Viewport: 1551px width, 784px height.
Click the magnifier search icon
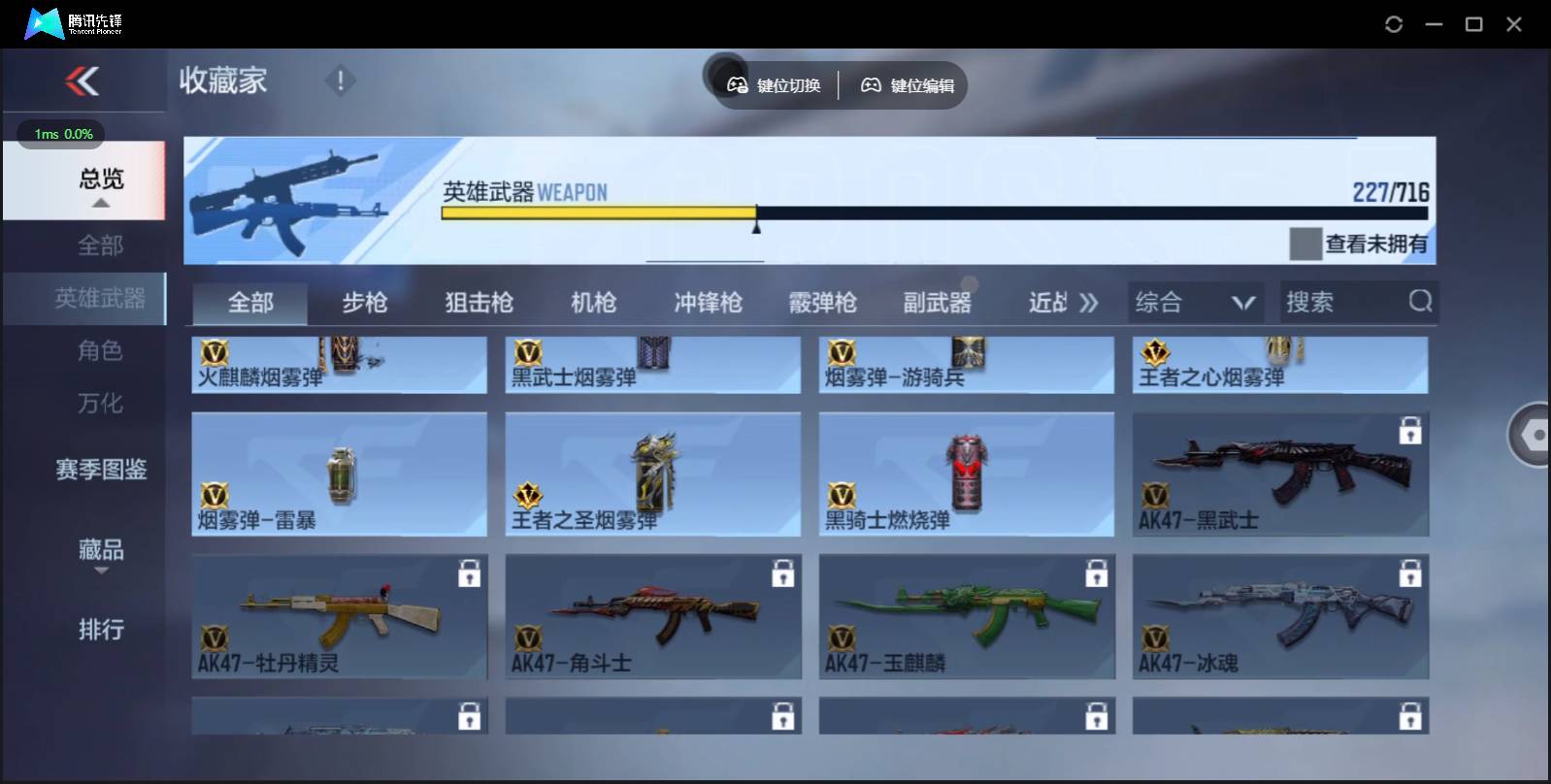pyautogui.click(x=1421, y=302)
